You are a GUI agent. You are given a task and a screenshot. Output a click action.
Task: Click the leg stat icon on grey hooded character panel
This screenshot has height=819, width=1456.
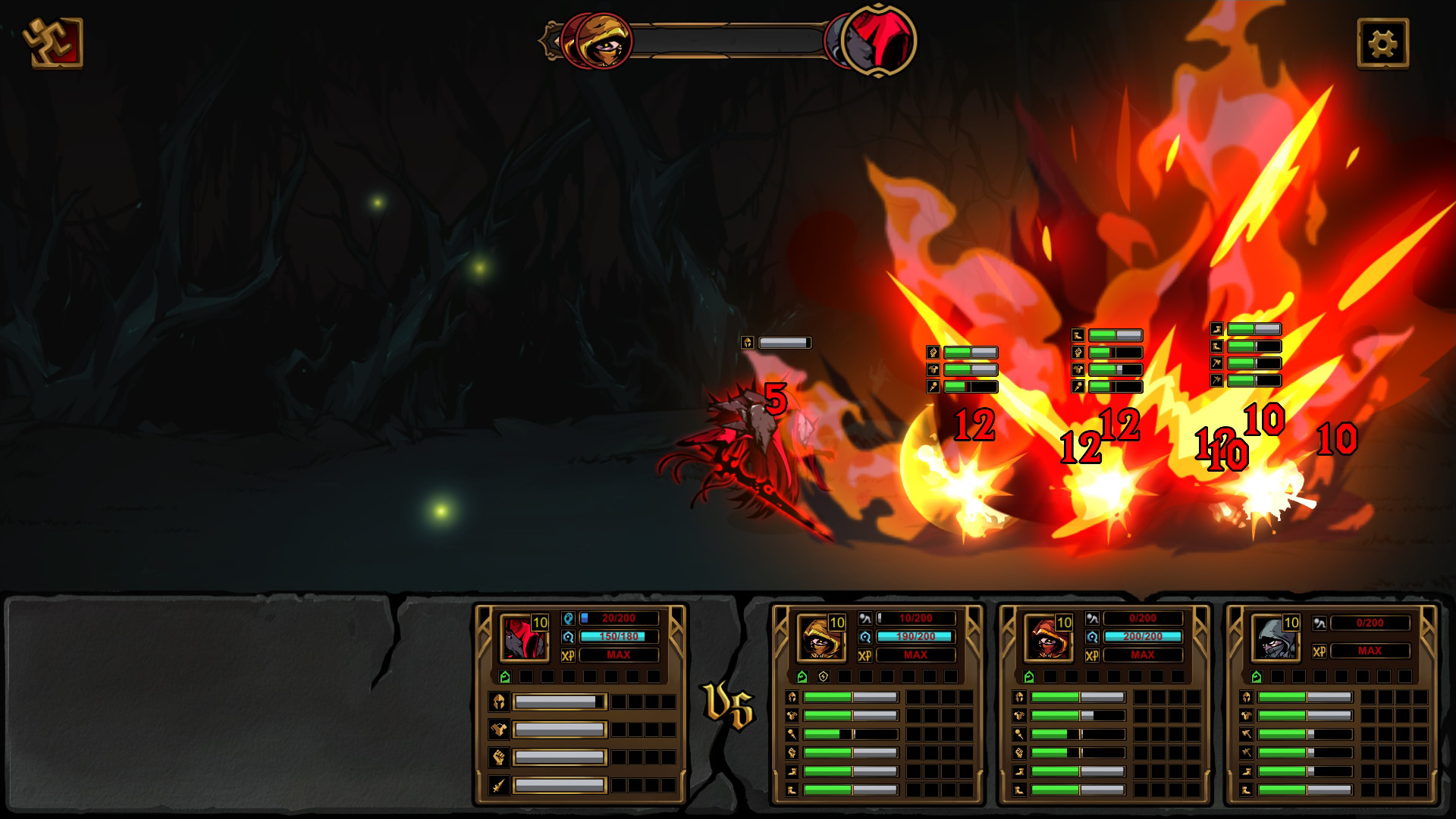1247,788
